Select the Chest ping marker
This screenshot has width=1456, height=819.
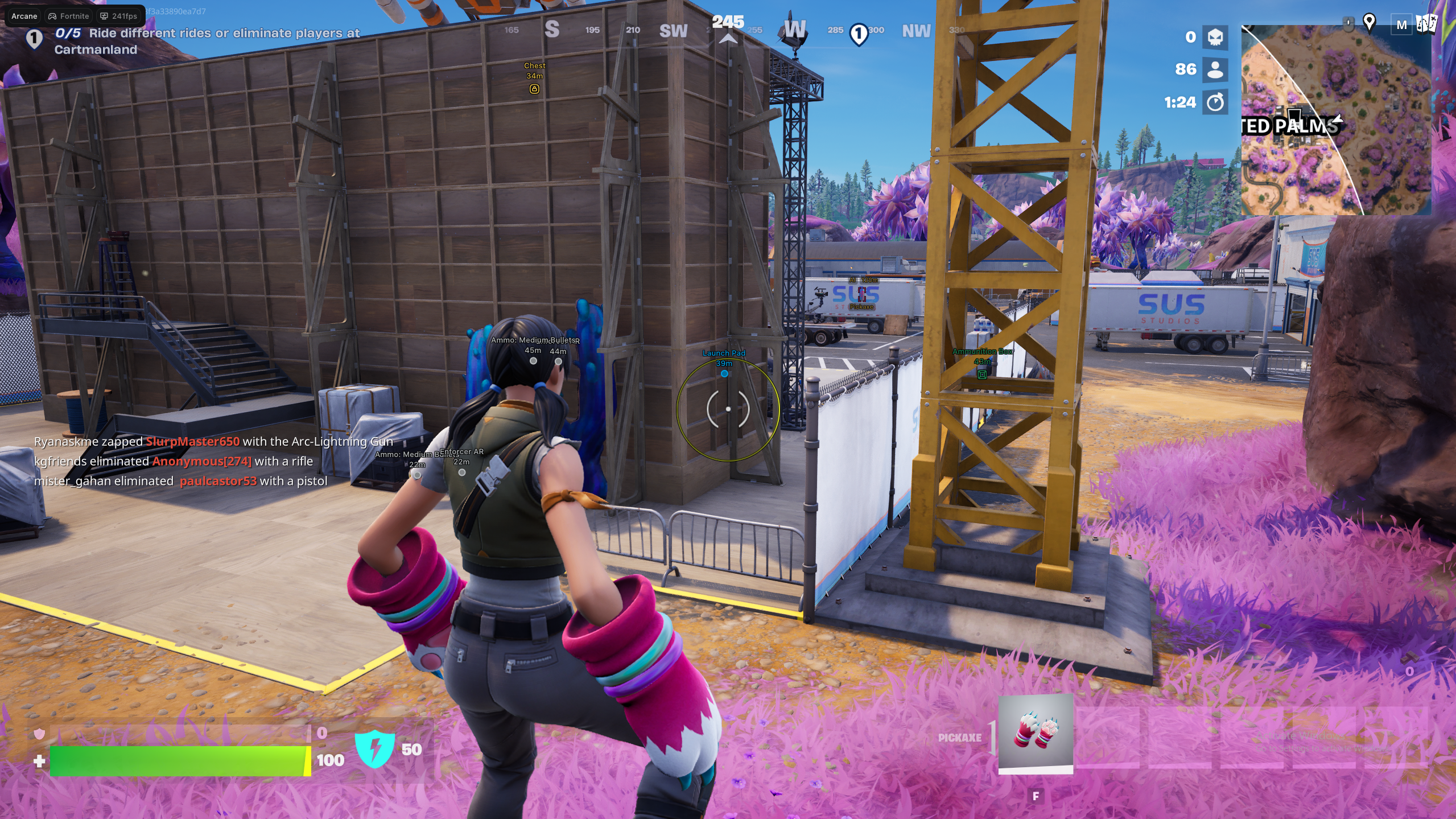(534, 88)
